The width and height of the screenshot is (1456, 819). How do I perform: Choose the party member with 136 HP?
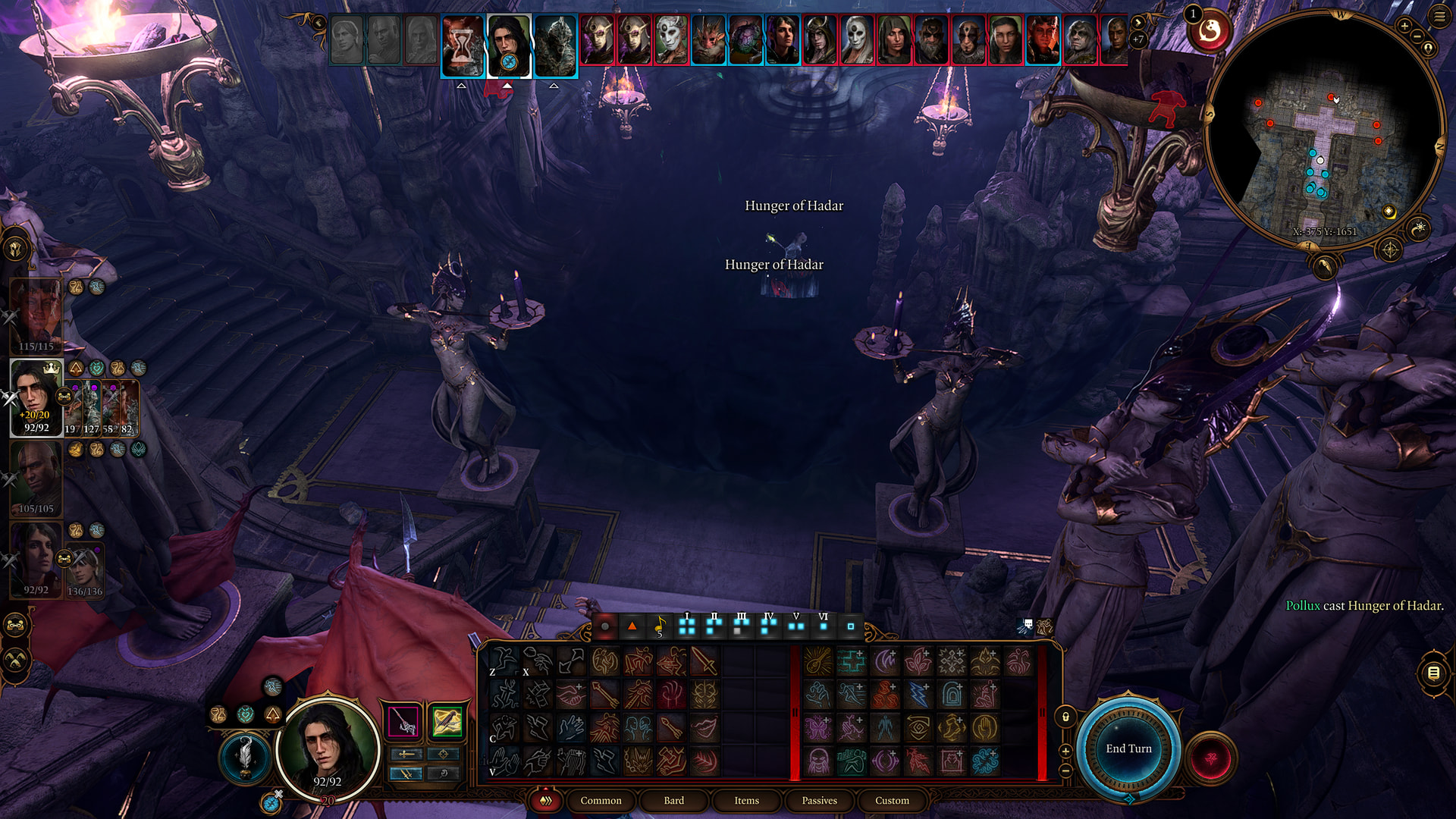[85, 569]
